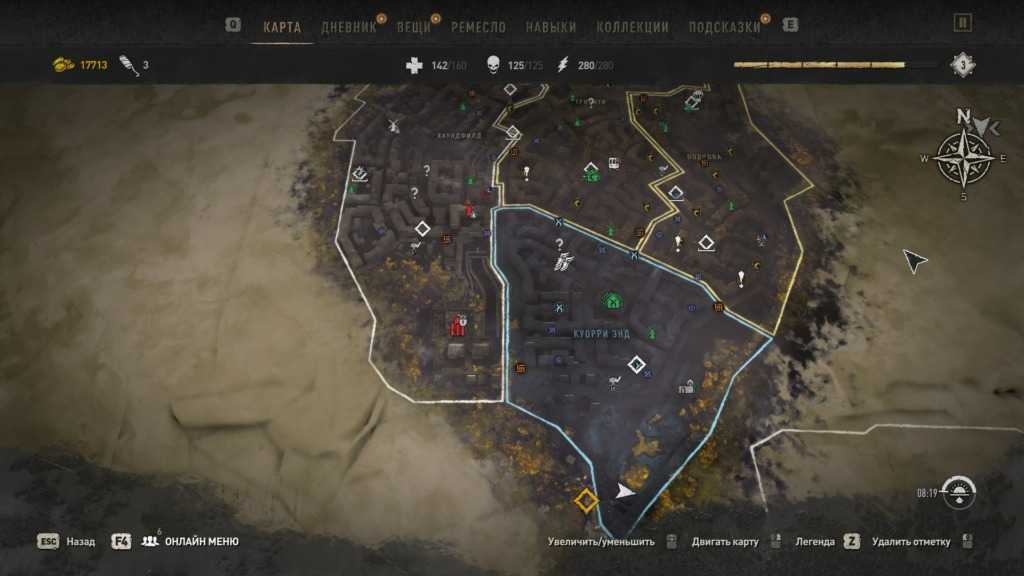Show the map Легенда
Image resolution: width=1024 pixels, height=576 pixels.
(x=814, y=542)
